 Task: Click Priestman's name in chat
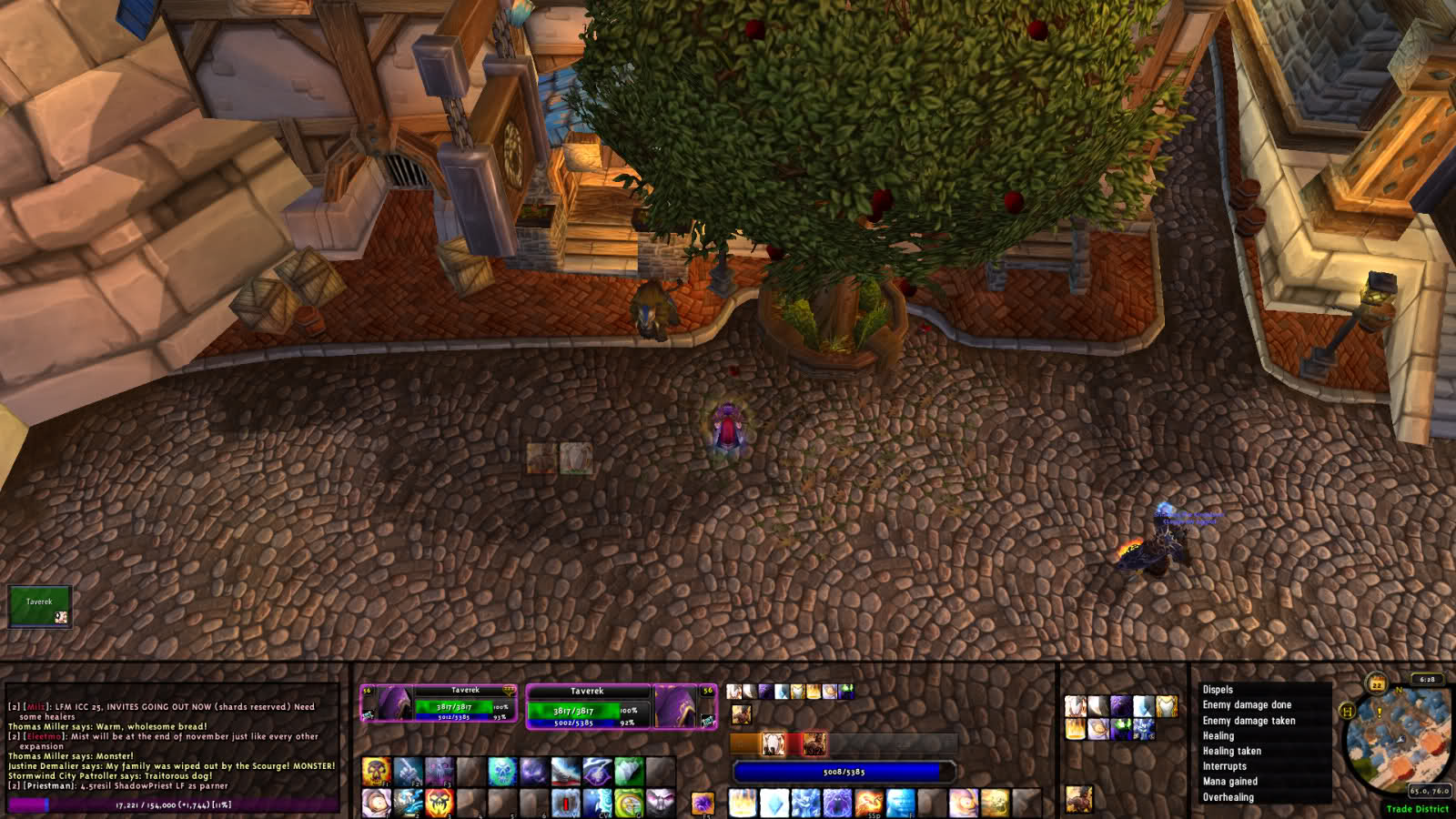click(x=50, y=785)
